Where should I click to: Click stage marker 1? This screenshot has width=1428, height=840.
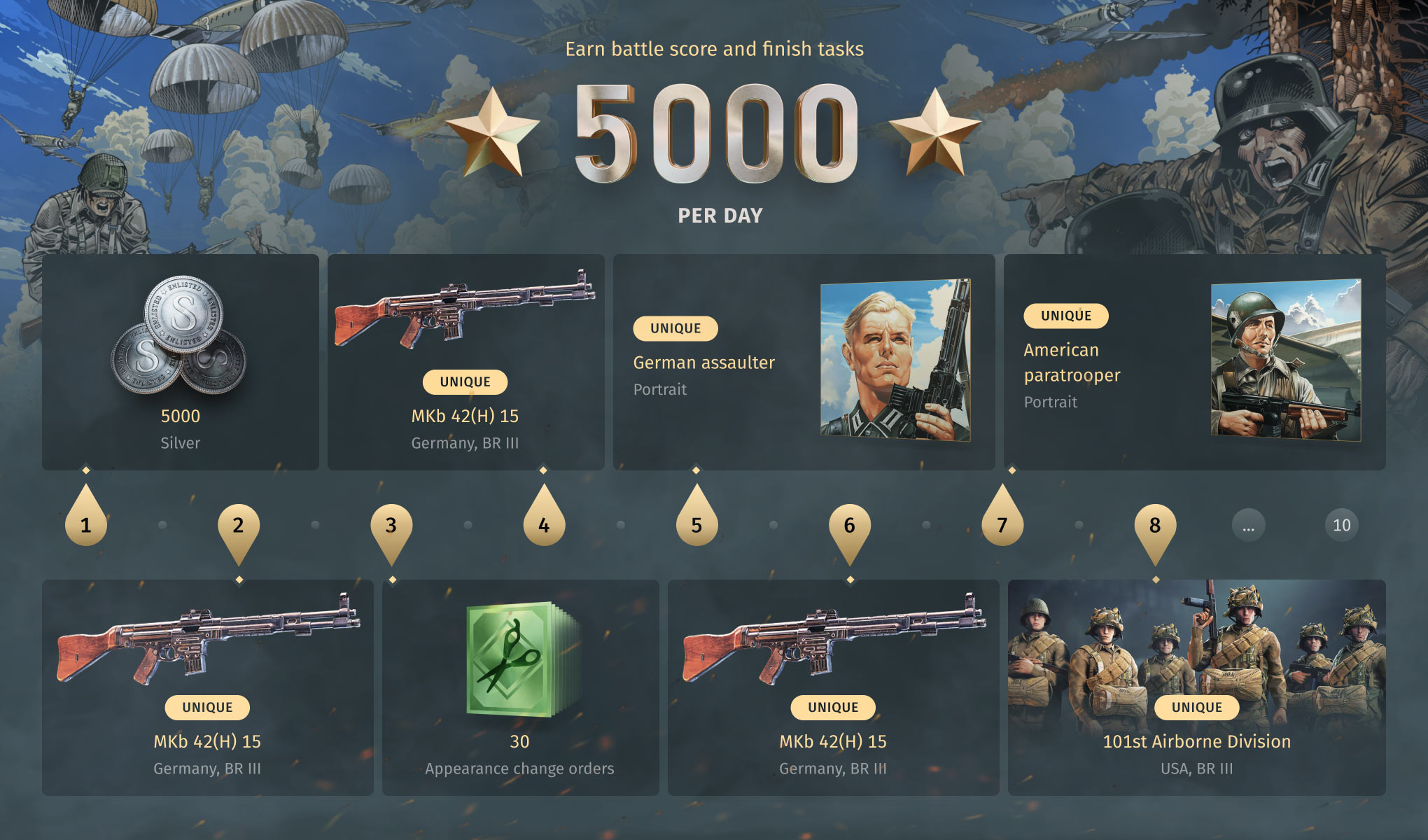point(86,525)
